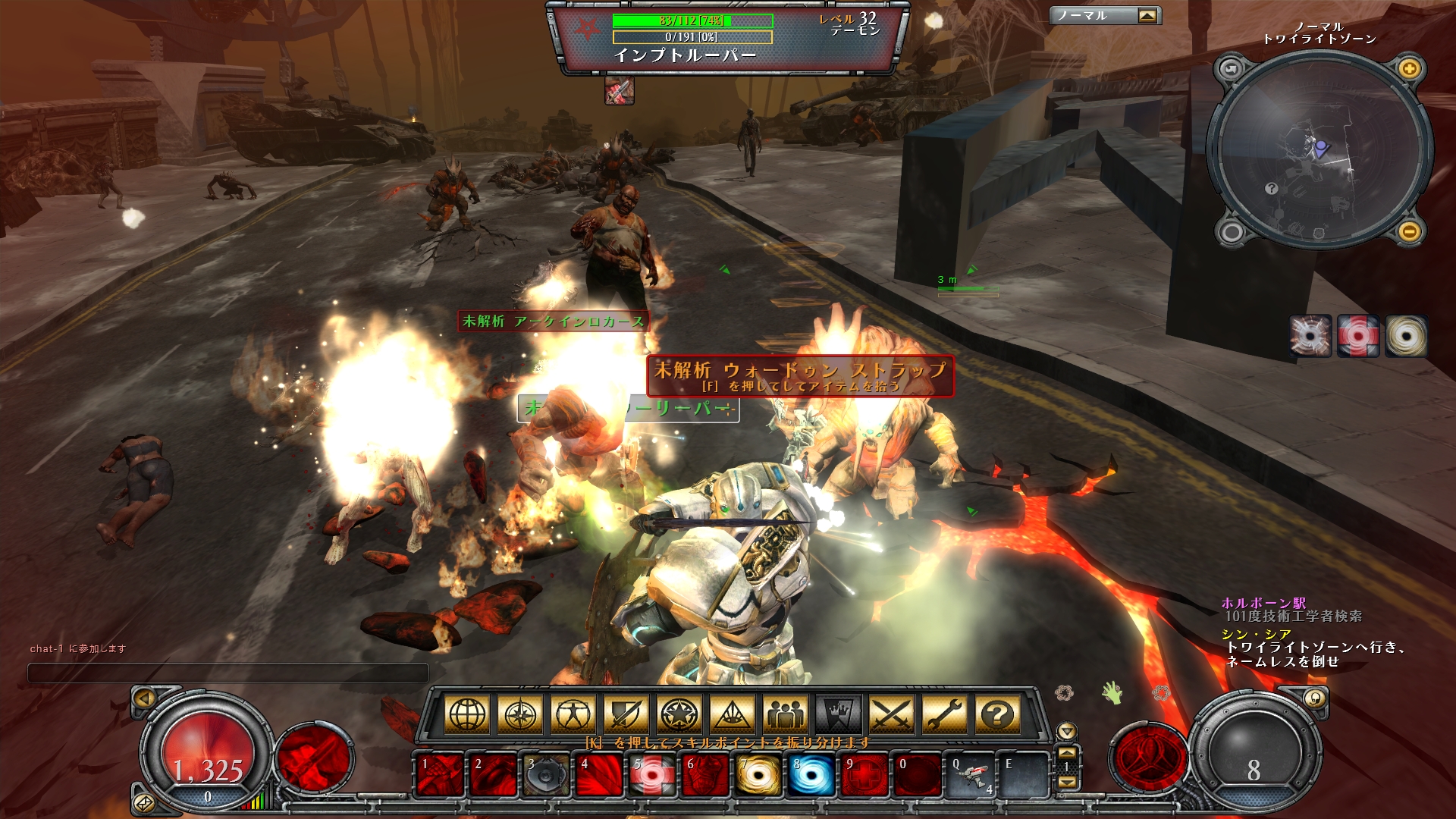Zoom out the minimap with the minus button
The height and width of the screenshot is (819, 1456).
point(1409,231)
